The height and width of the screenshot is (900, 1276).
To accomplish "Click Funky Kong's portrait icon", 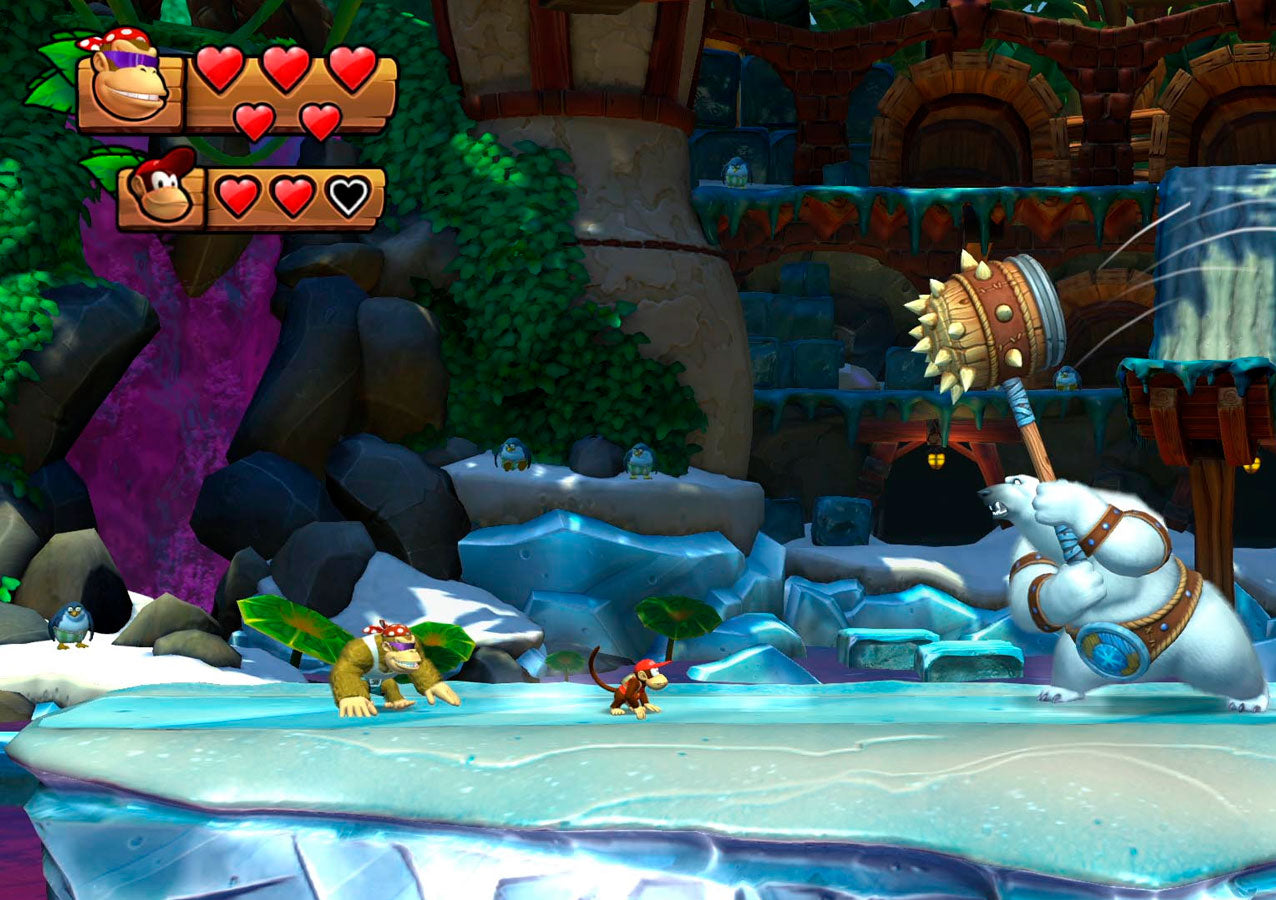I will coord(130,83).
